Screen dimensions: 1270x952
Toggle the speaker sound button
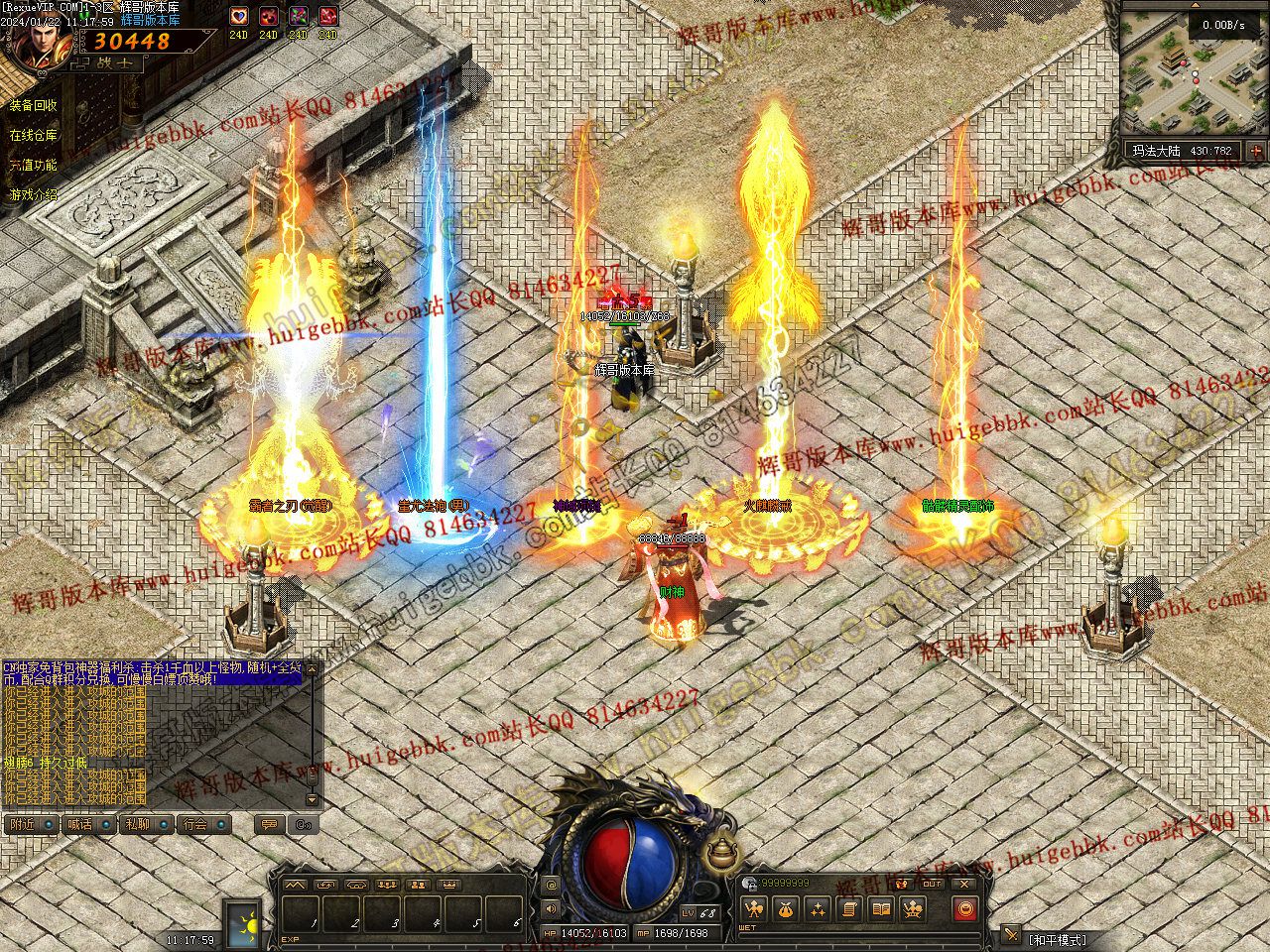click(552, 908)
